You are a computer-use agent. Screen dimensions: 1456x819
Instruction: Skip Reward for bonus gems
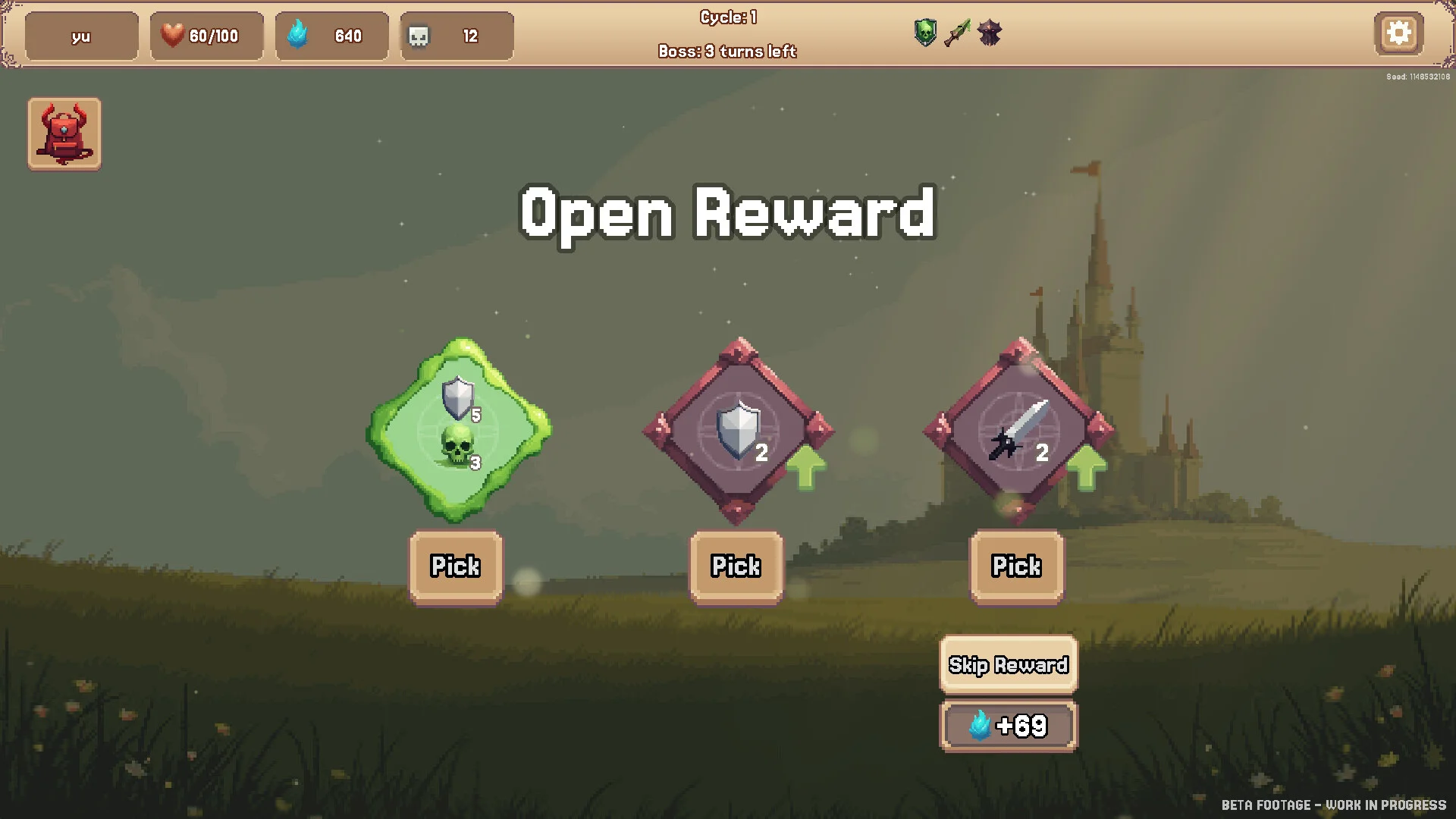[x=1008, y=665]
